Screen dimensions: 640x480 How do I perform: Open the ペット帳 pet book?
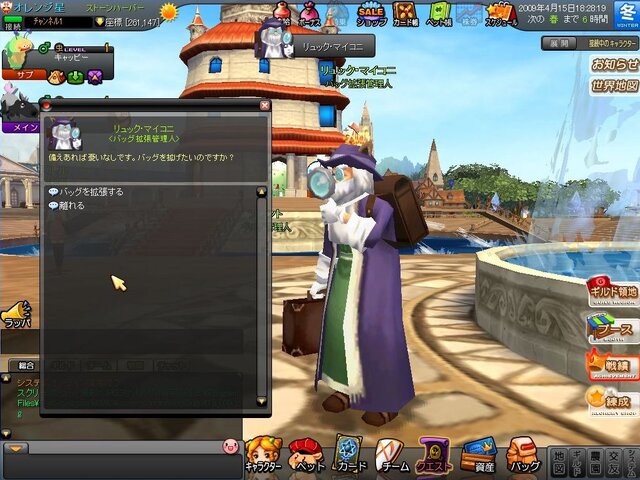tap(439, 17)
